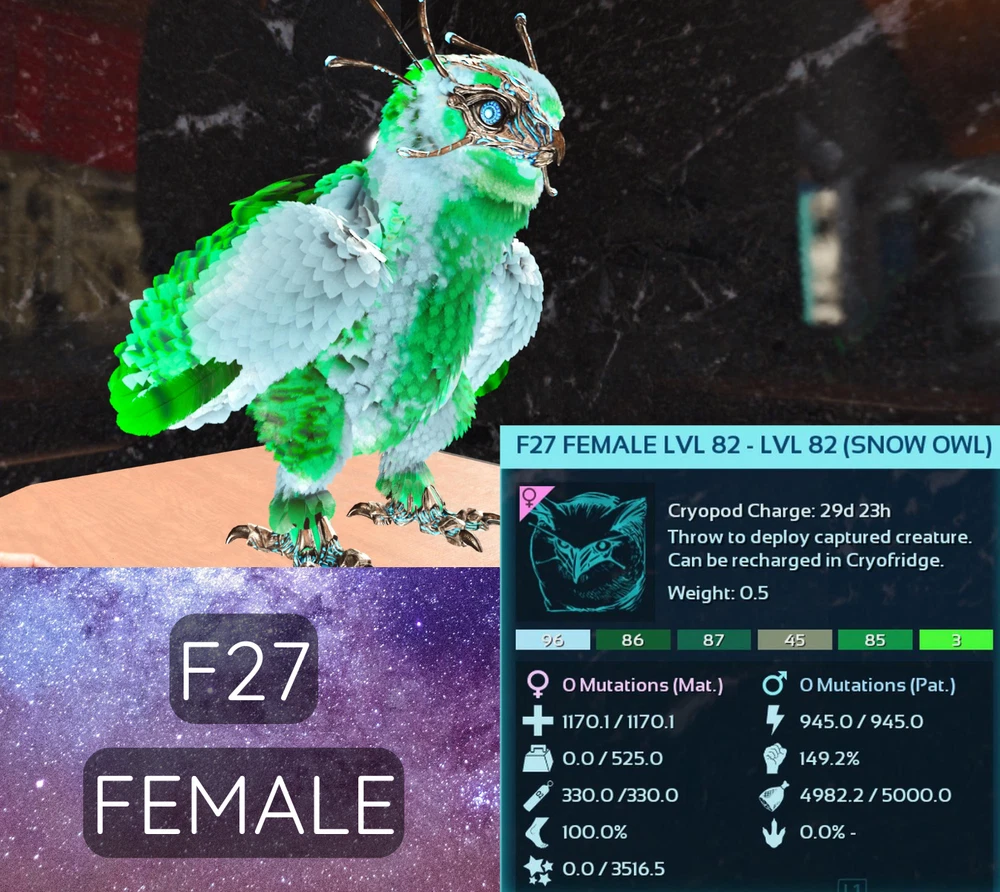Click the green swatch labeled 85

click(x=875, y=640)
